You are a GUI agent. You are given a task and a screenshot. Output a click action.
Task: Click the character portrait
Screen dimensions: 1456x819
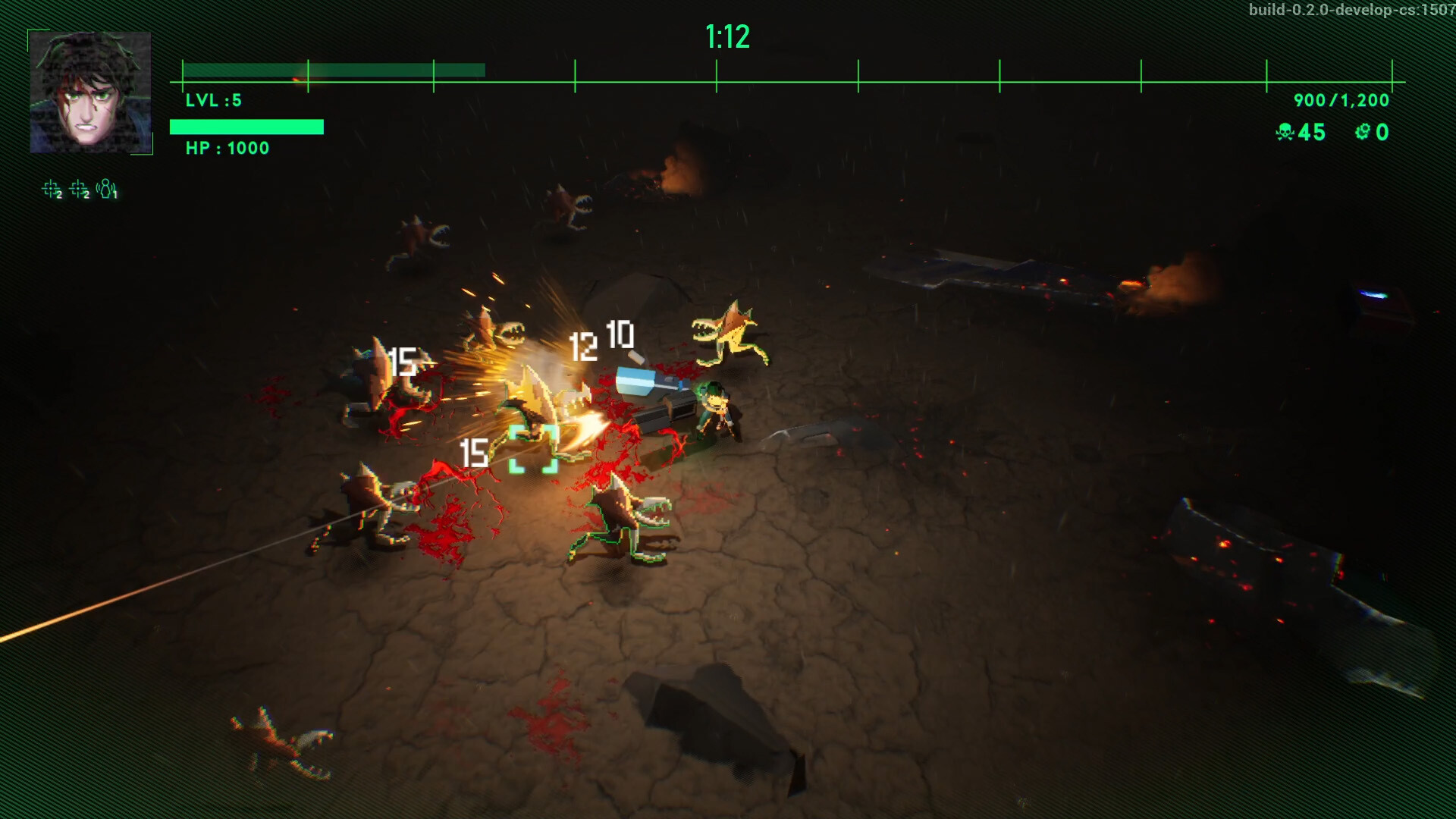pyautogui.click(x=90, y=93)
